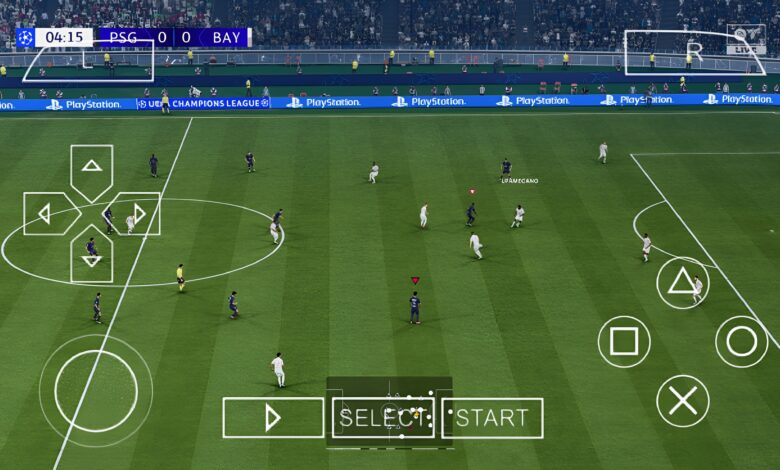
Task: Tap the D-pad left arrow
Action: tap(46, 213)
